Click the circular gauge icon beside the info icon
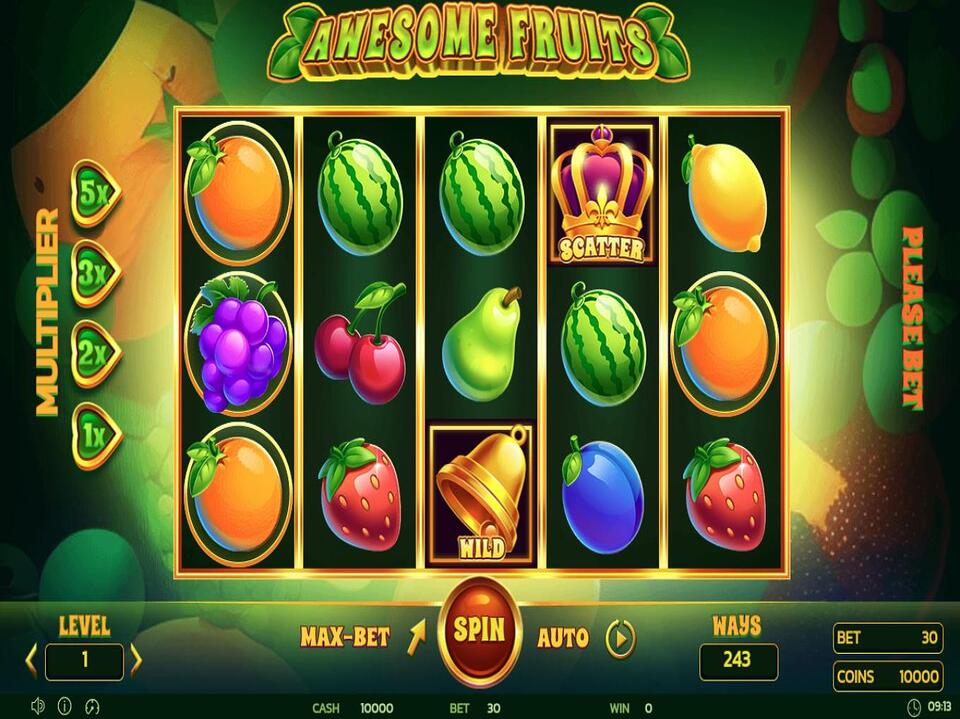960x719 pixels. click(93, 705)
